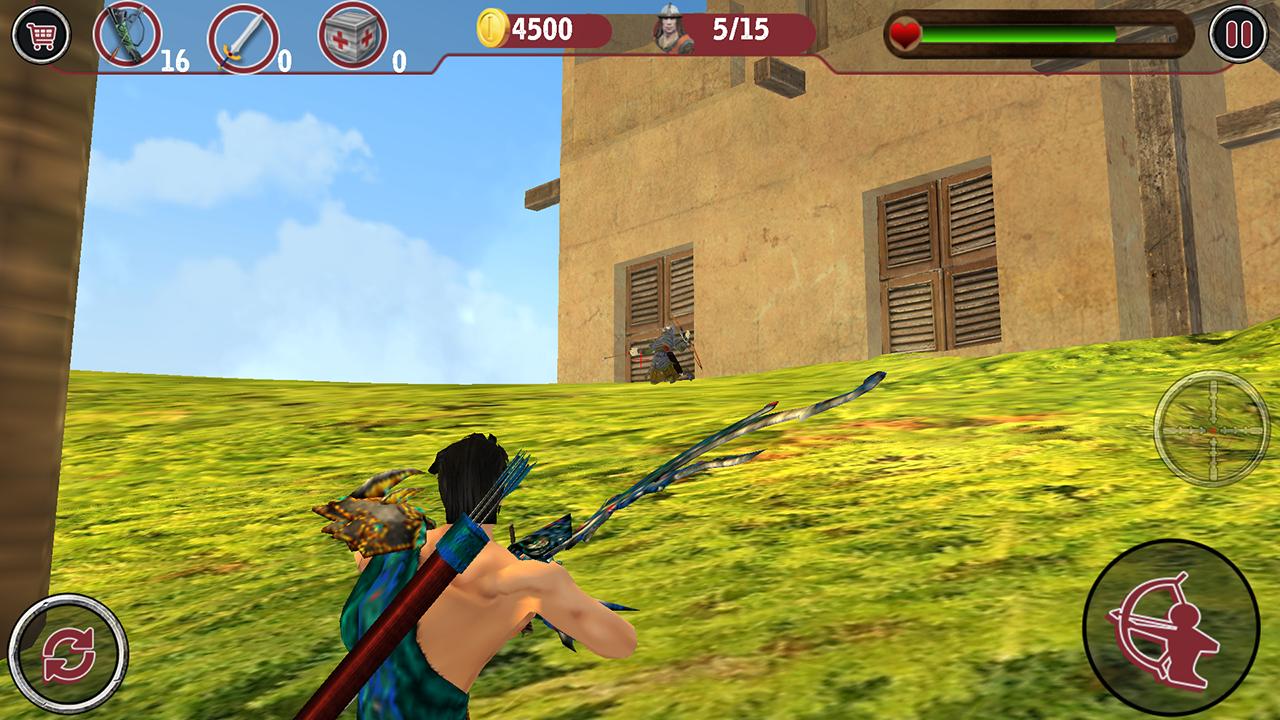Click the enemy soldier portrait in the HUD
Image resolution: width=1280 pixels, height=720 pixels.
click(669, 30)
